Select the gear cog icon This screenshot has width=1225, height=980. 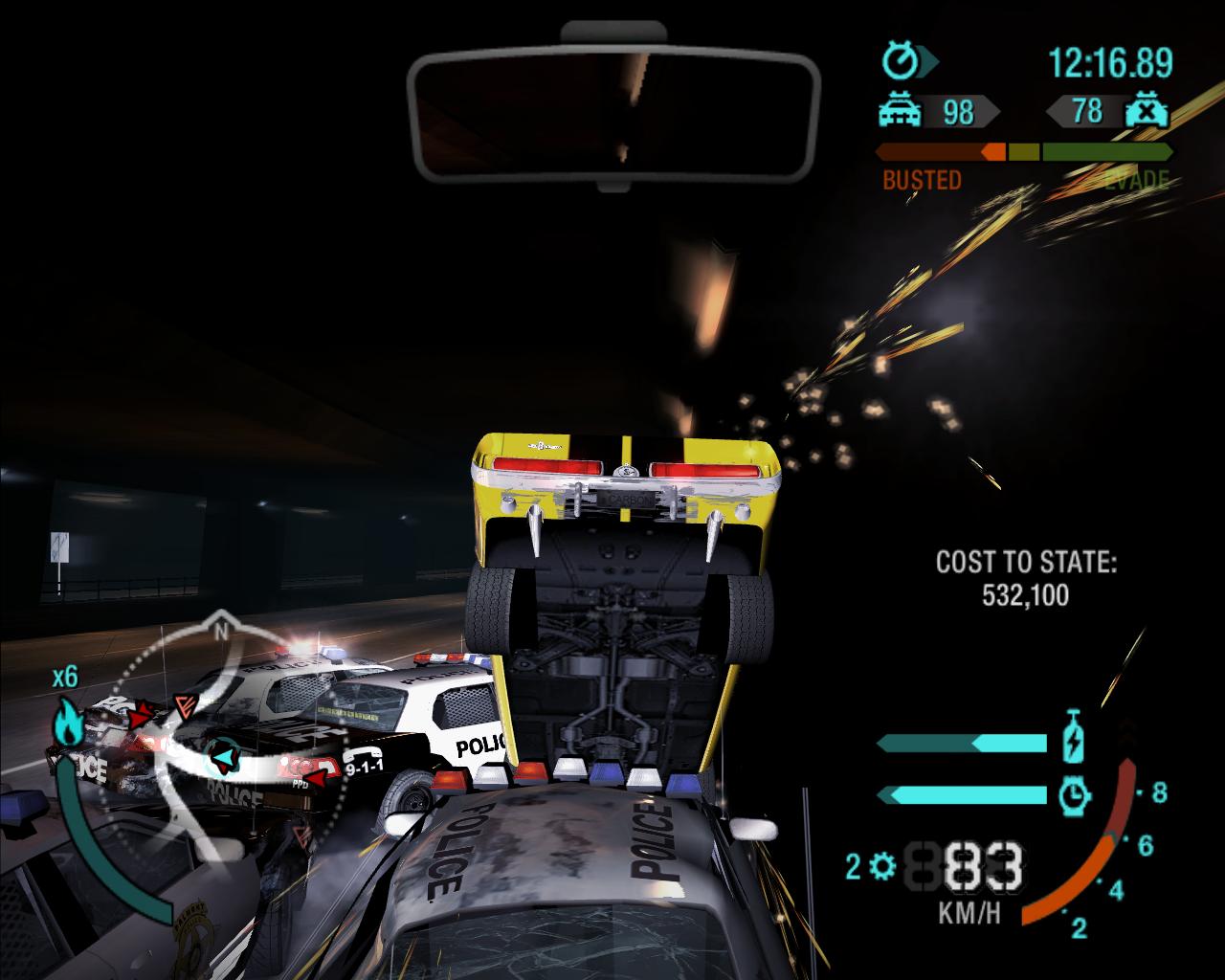882,867
